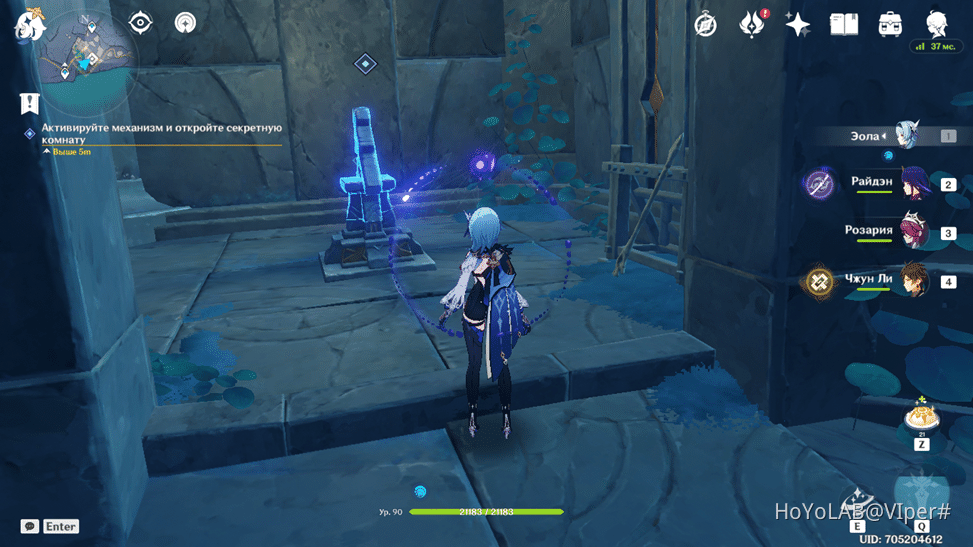Open the Battle Pass icon with red alert
This screenshot has height=547, width=973.
click(751, 25)
